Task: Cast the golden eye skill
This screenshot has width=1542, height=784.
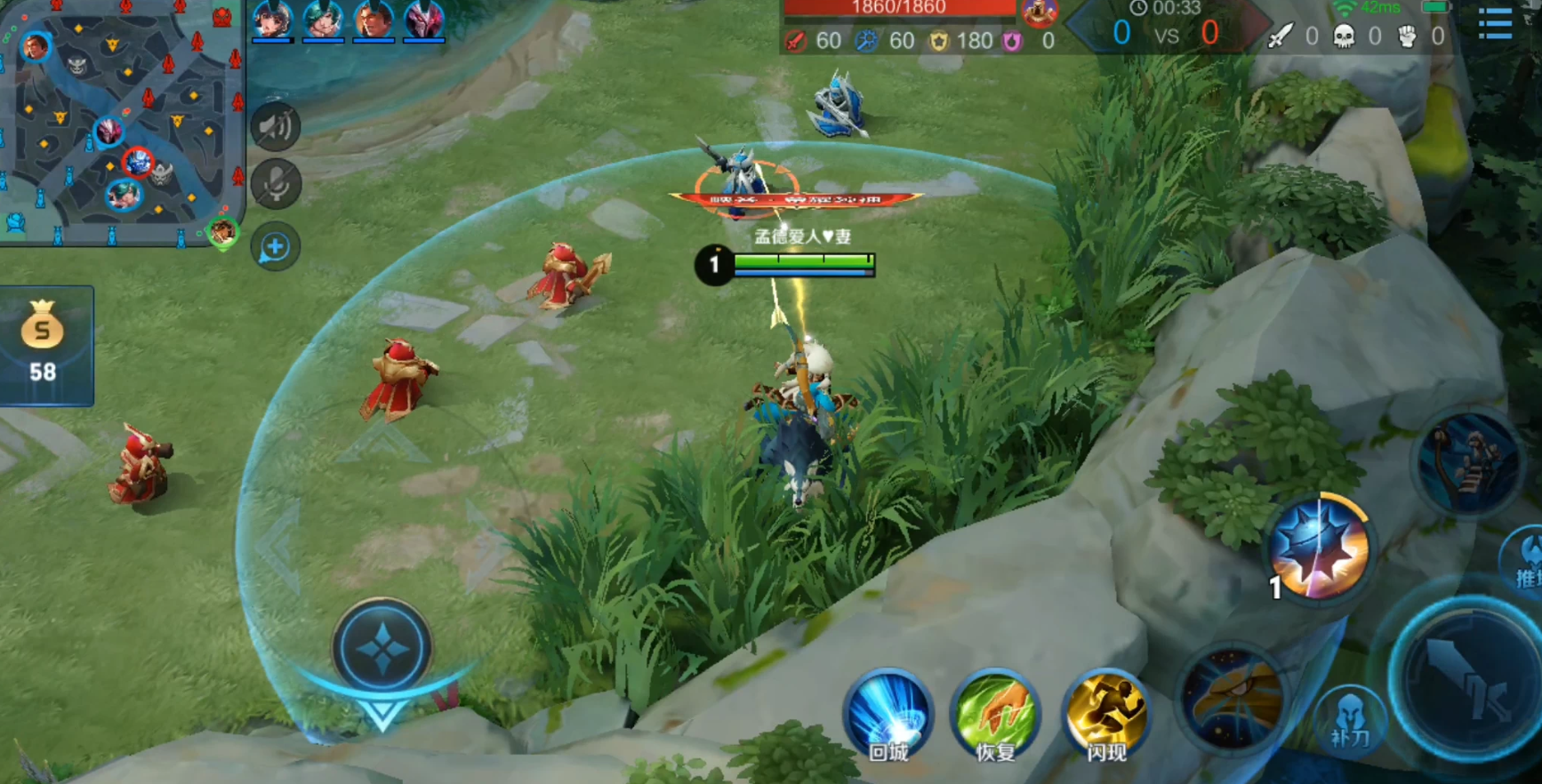Action: 1233,700
